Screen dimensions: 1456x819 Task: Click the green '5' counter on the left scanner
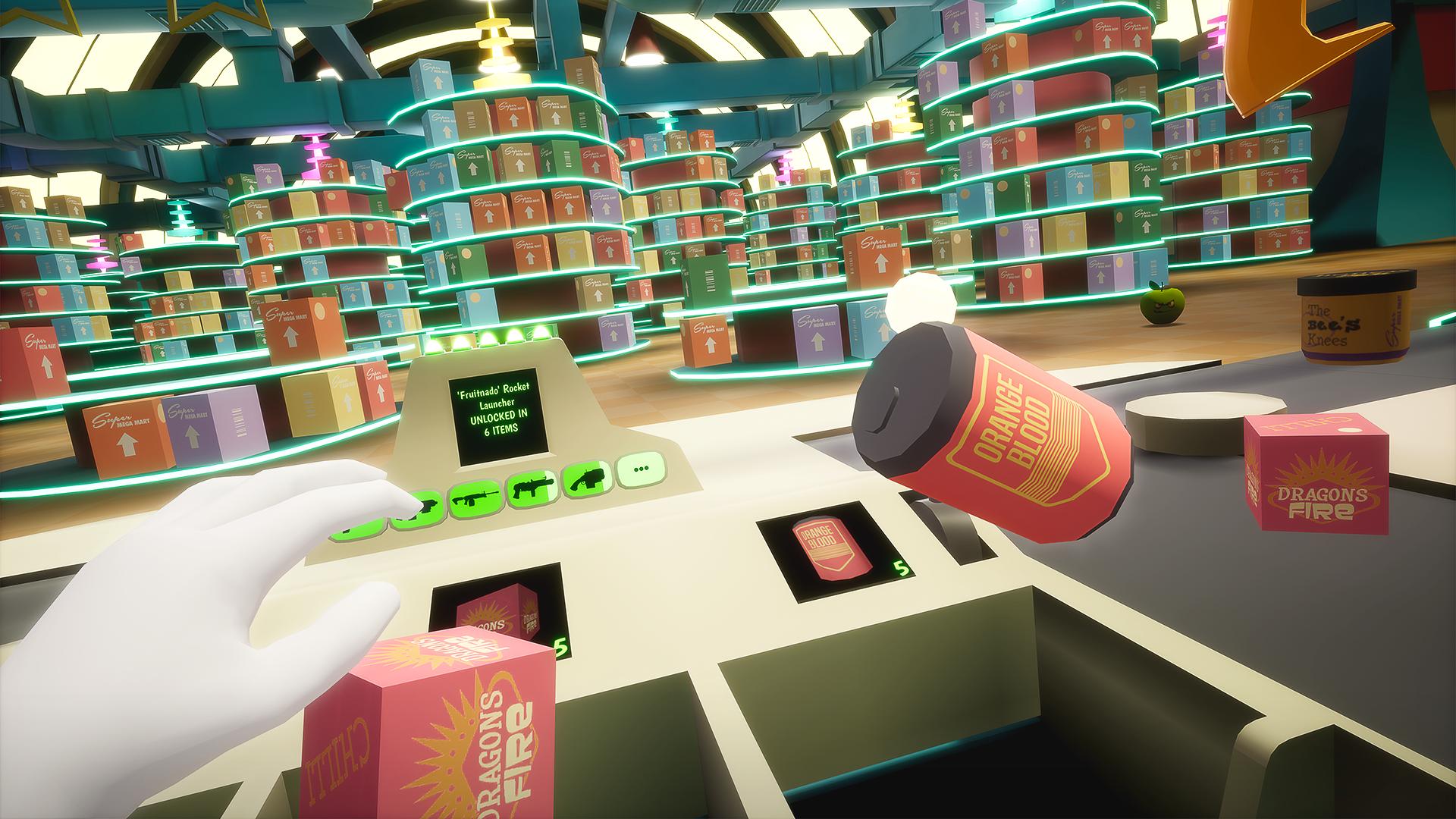pos(561,646)
